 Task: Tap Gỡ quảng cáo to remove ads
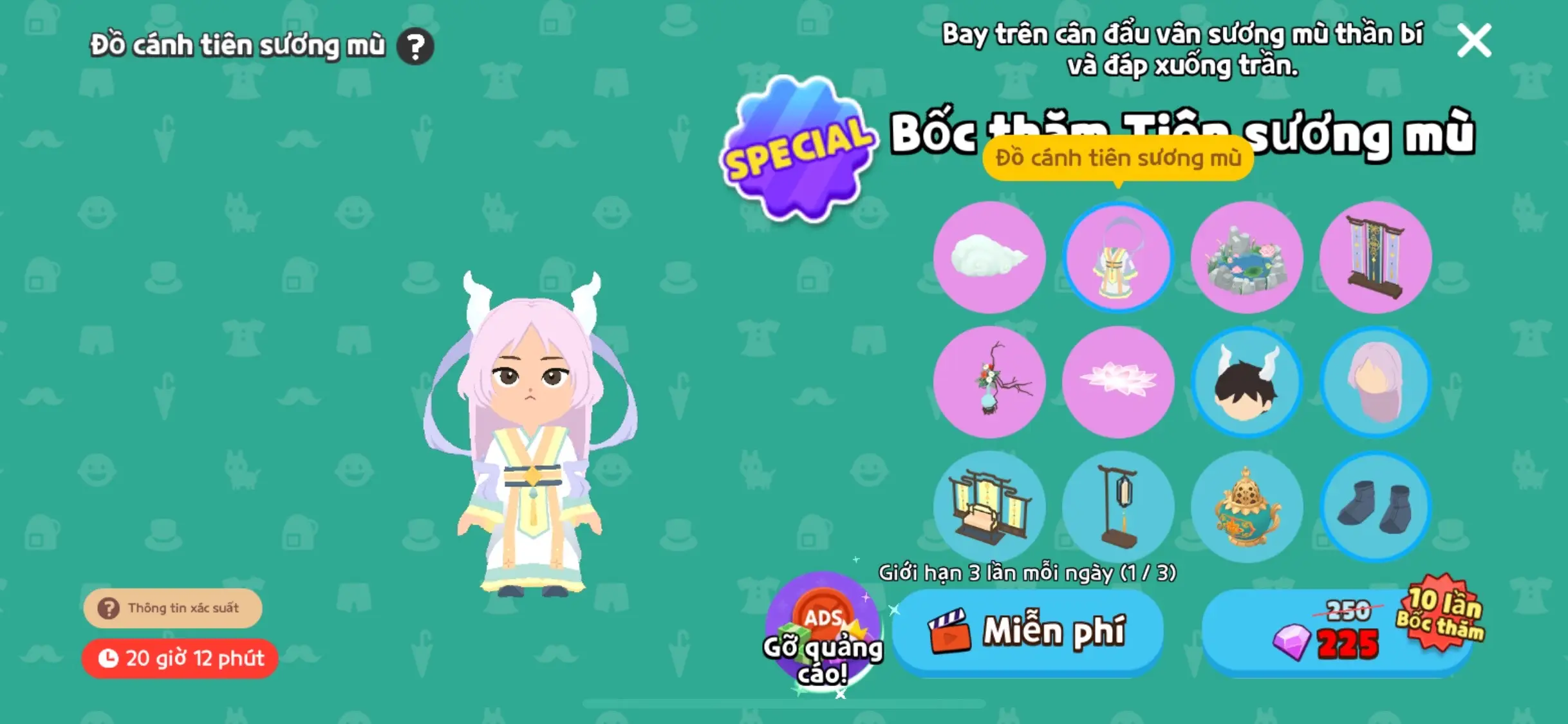pos(822,634)
